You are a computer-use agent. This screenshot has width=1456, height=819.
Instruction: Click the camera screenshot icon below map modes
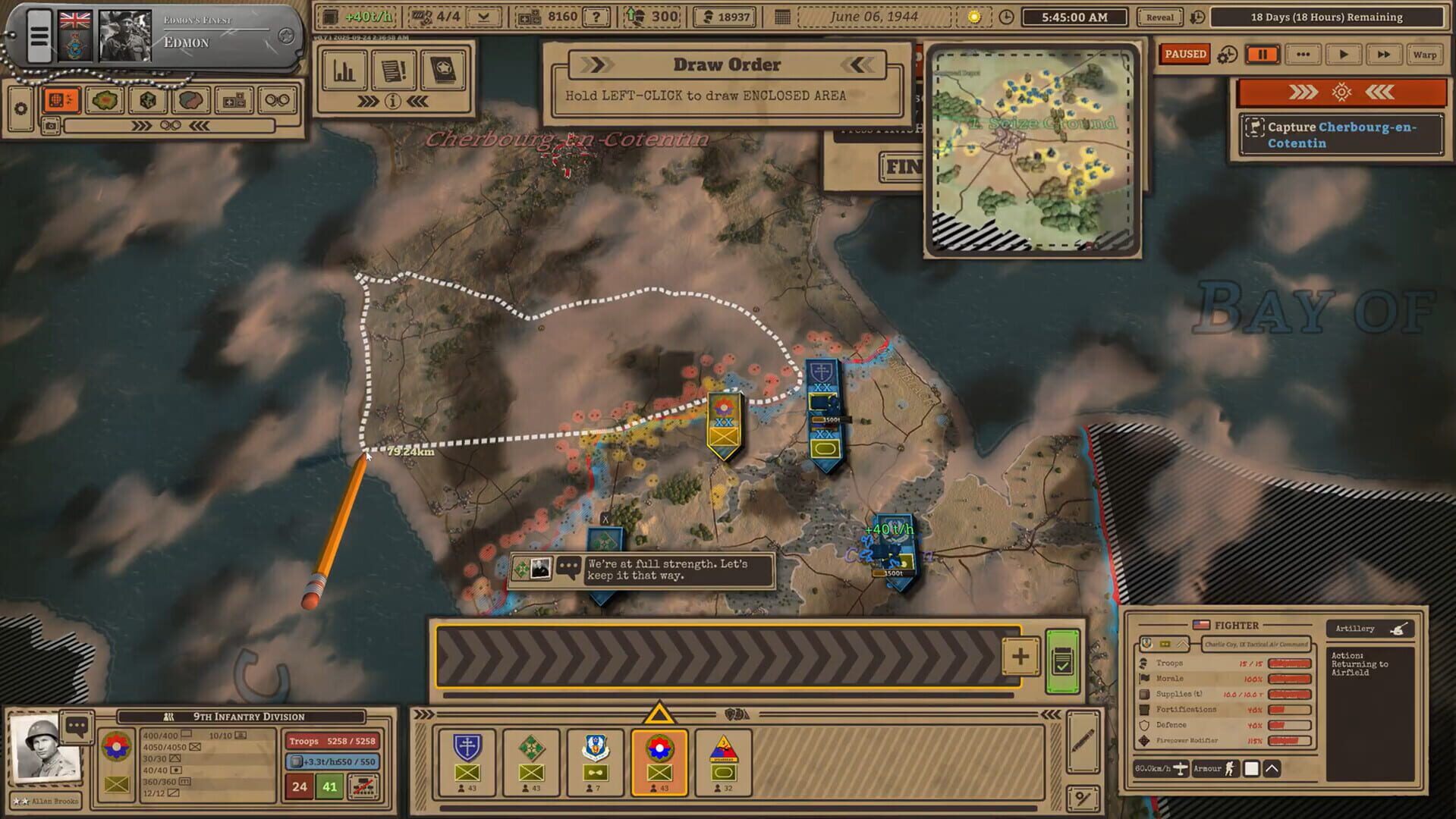point(51,126)
